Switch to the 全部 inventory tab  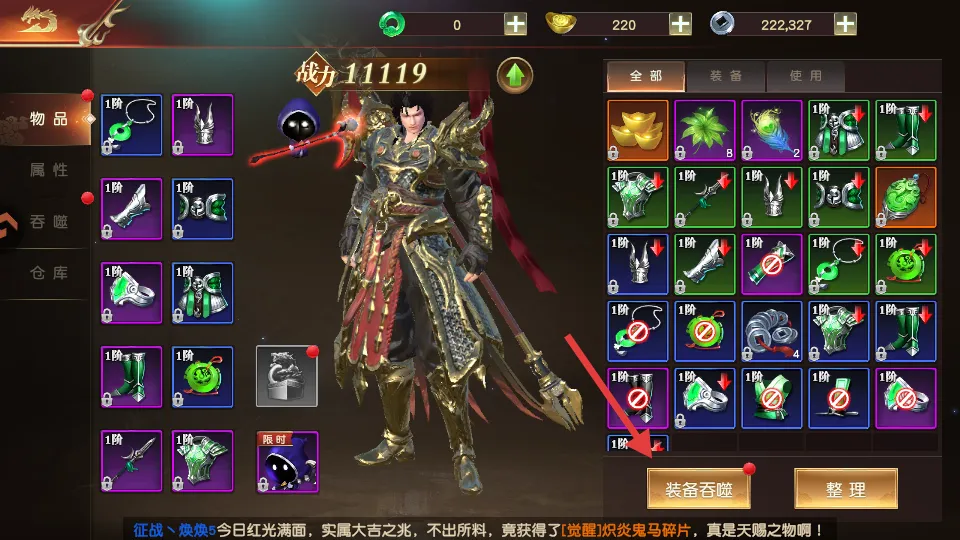pos(645,76)
